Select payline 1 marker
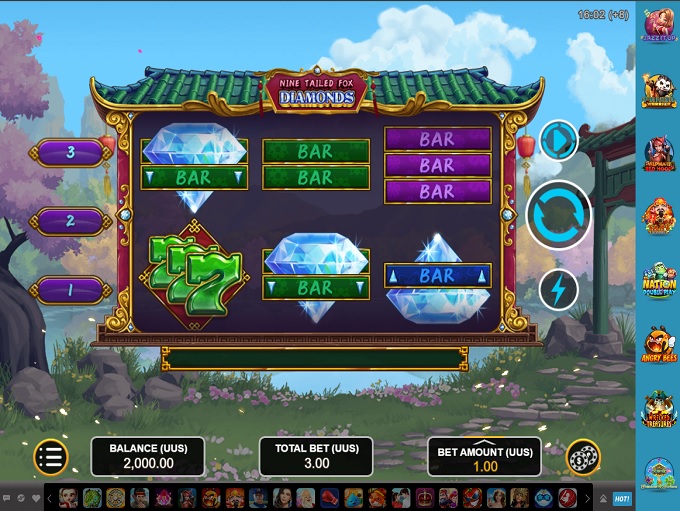680x511 pixels. pos(70,289)
